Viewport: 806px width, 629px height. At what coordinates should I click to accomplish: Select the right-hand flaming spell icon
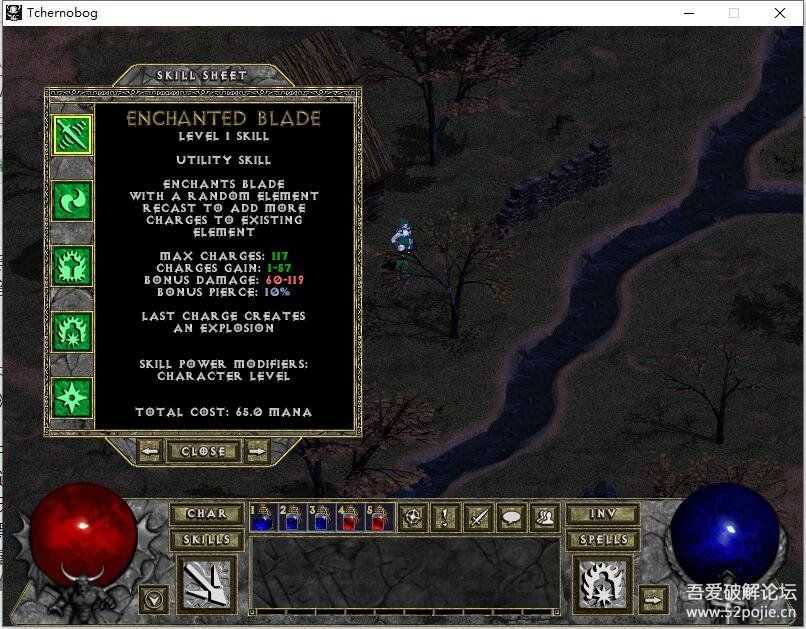pyautogui.click(x=602, y=585)
